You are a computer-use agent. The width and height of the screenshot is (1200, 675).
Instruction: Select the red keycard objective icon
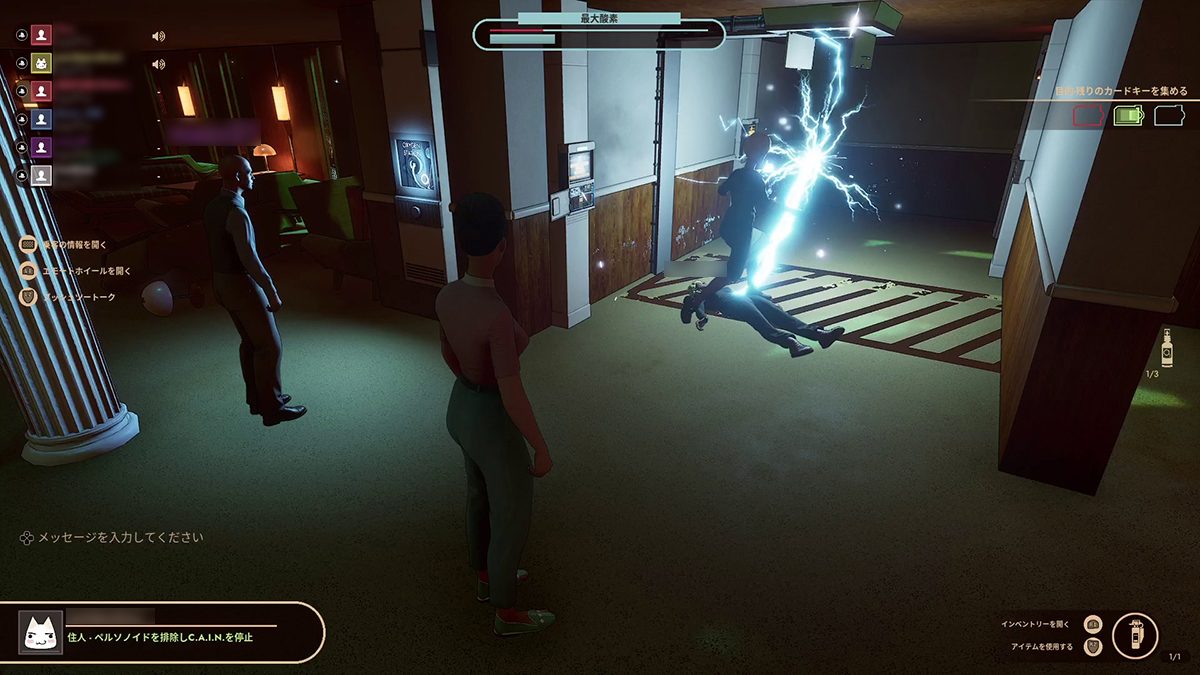click(x=1087, y=116)
